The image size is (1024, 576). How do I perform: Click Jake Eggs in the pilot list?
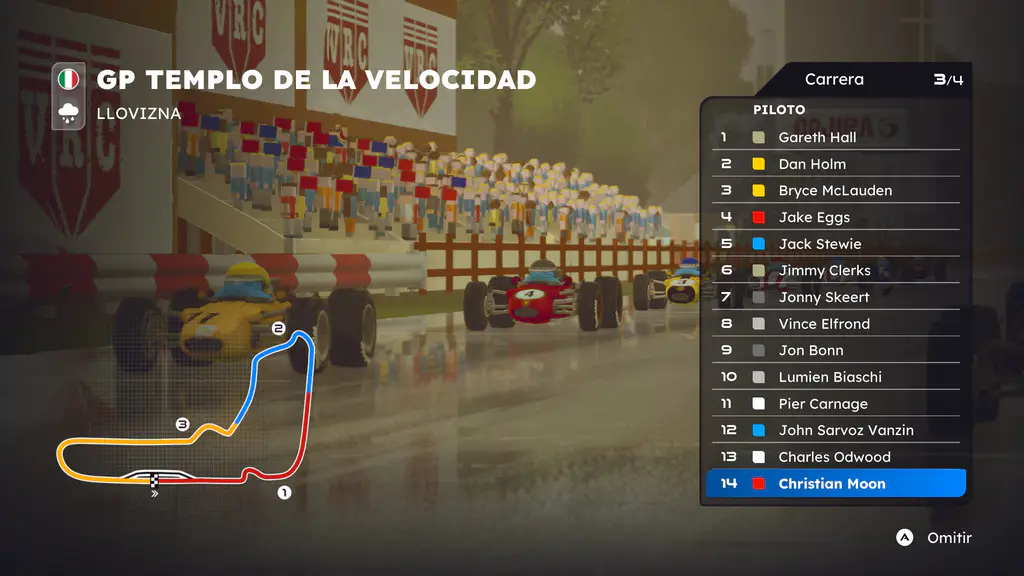point(835,217)
